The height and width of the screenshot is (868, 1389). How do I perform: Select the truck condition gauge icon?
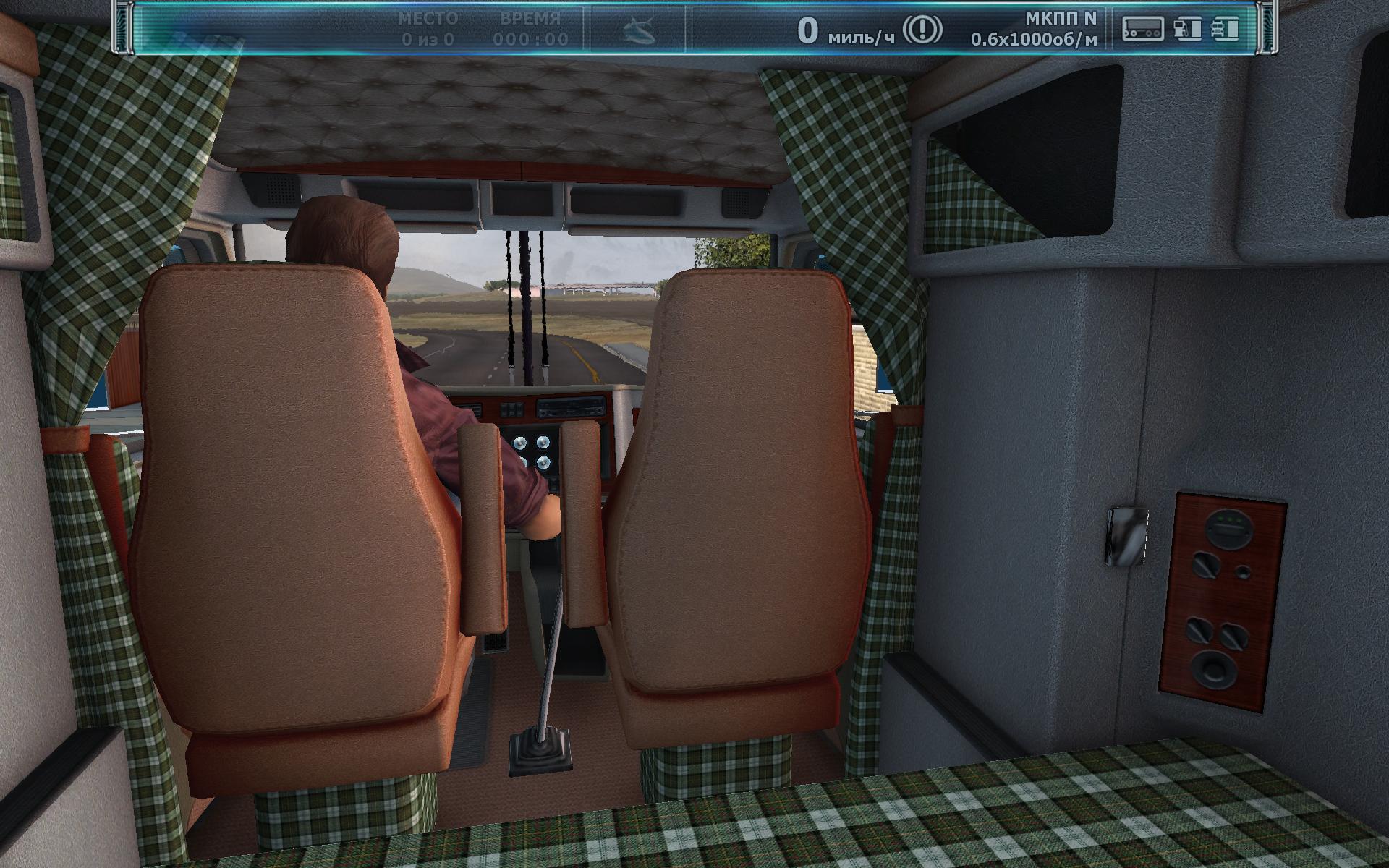1224,29
